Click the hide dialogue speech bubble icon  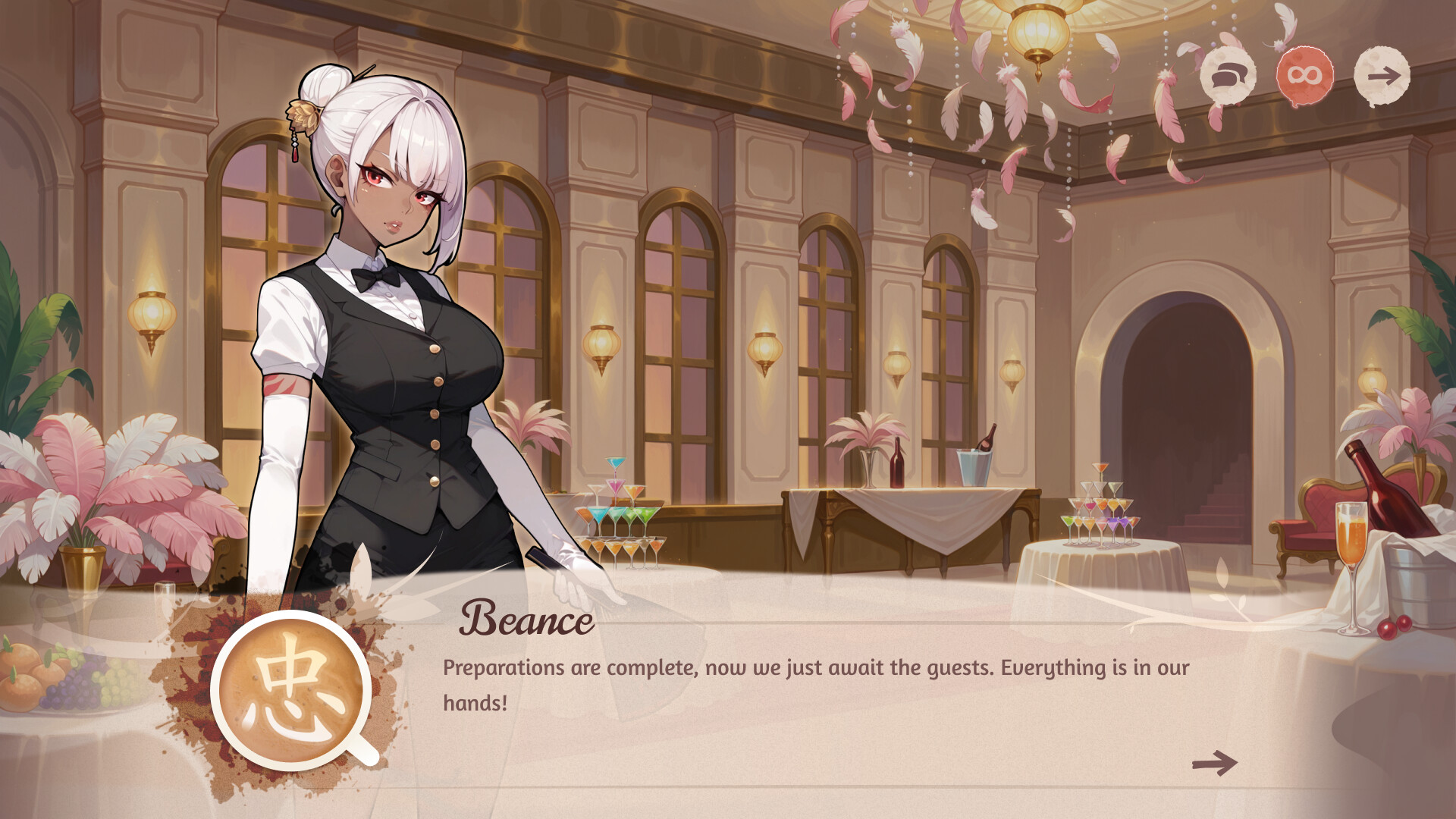tap(1228, 76)
